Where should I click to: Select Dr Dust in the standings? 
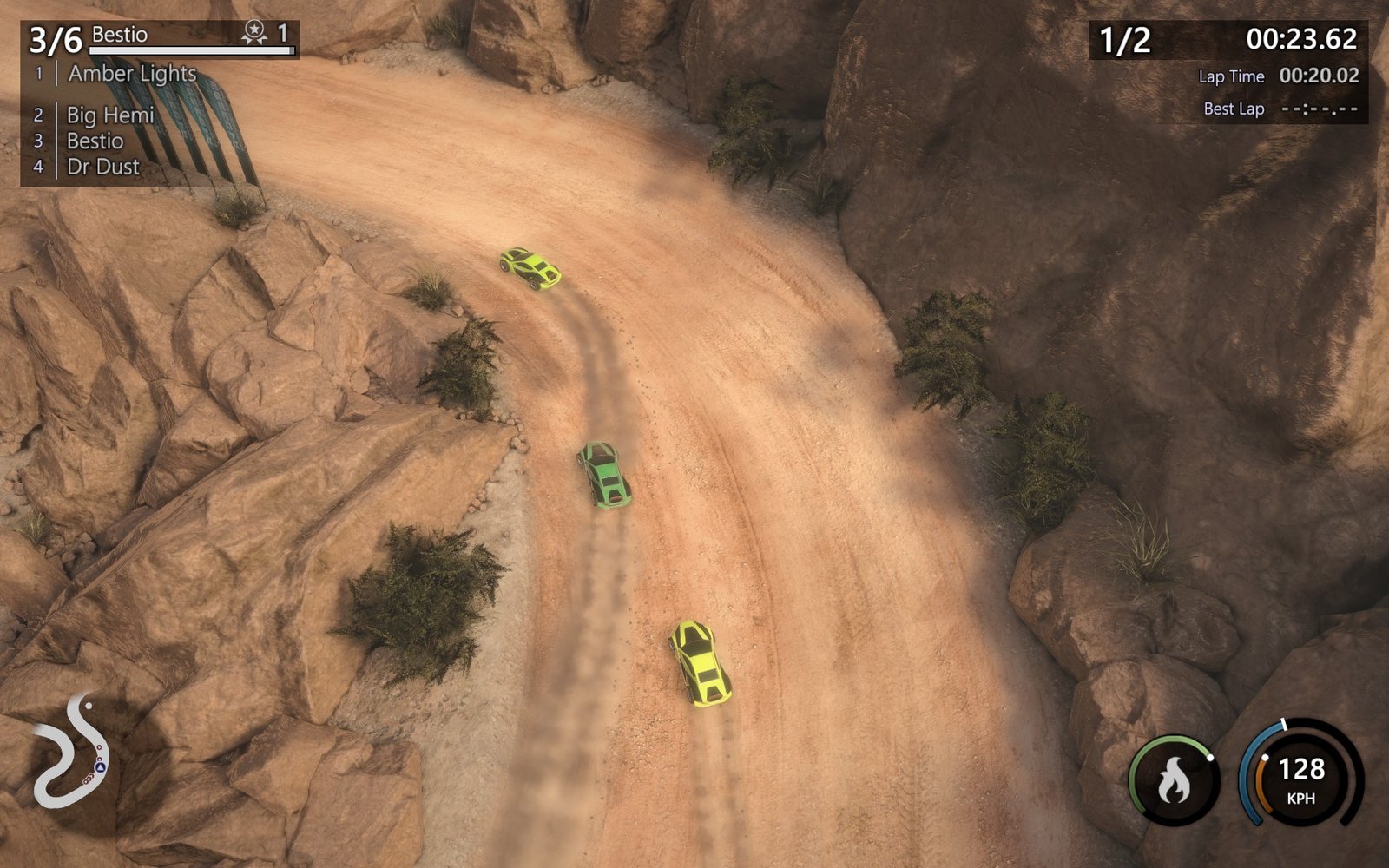pos(103,167)
